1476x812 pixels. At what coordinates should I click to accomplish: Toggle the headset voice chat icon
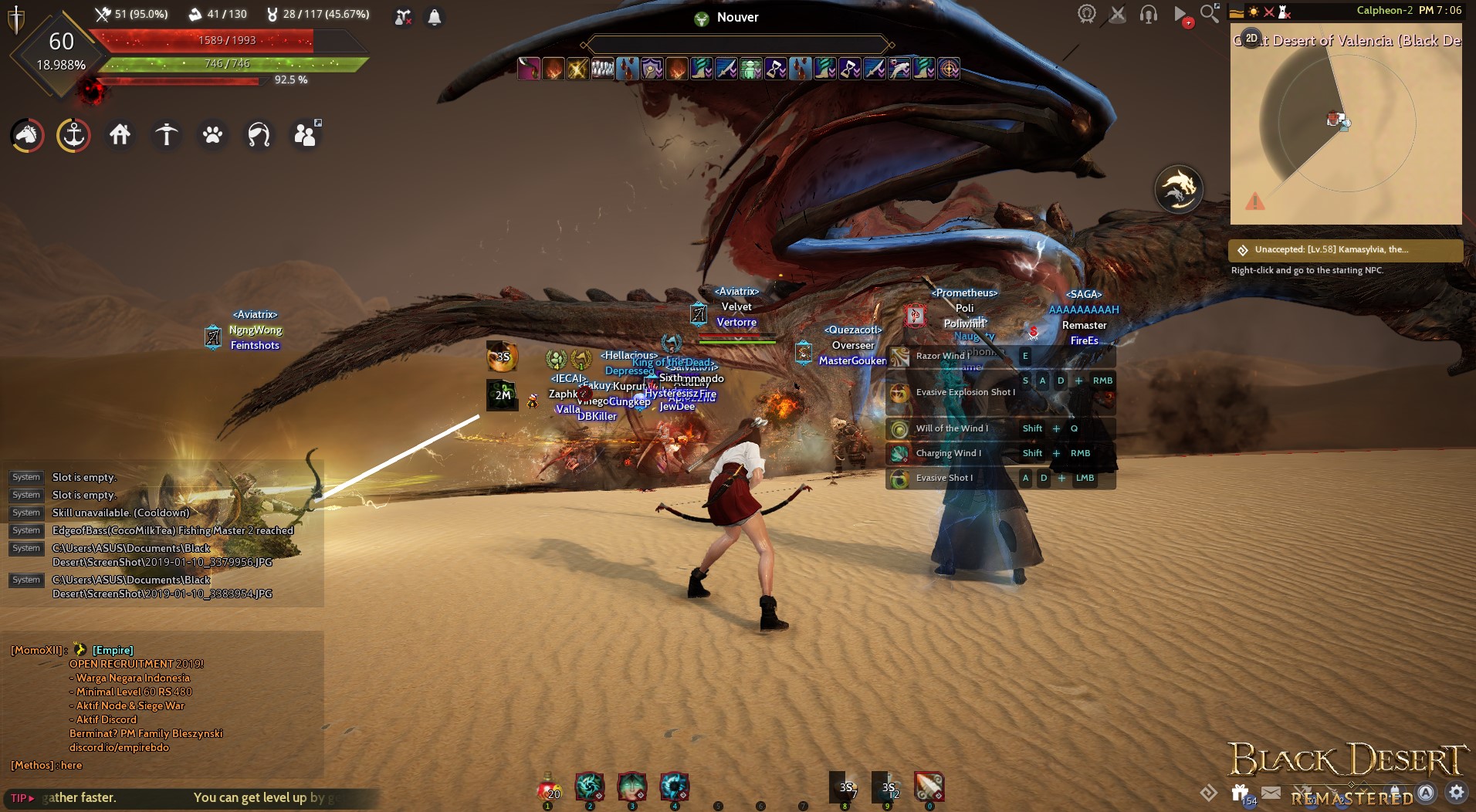click(x=1147, y=13)
